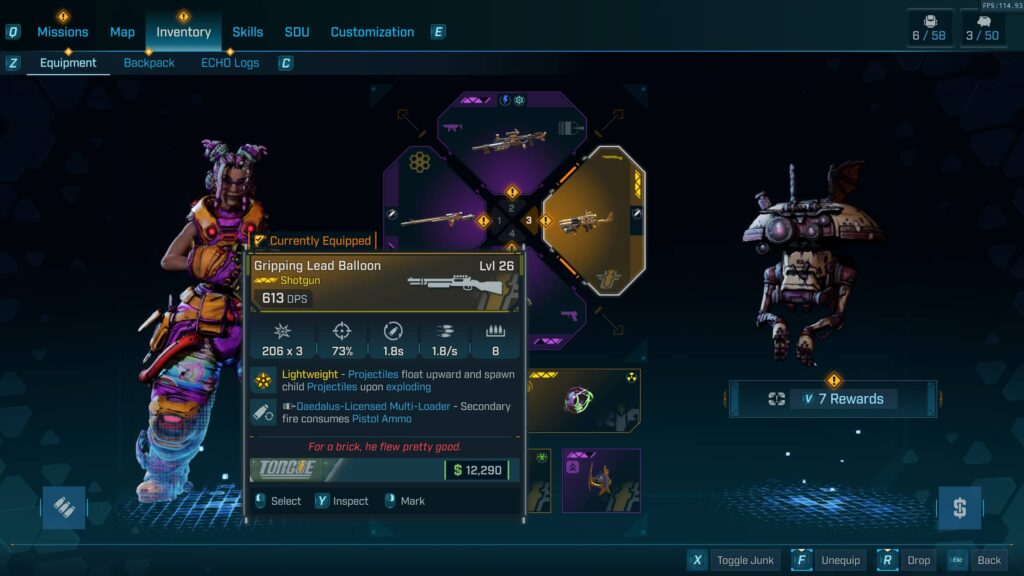Screen dimensions: 1024x576
Task: Select the highlighted gold shotgun slot on the right
Action: pyautogui.click(x=590, y=219)
